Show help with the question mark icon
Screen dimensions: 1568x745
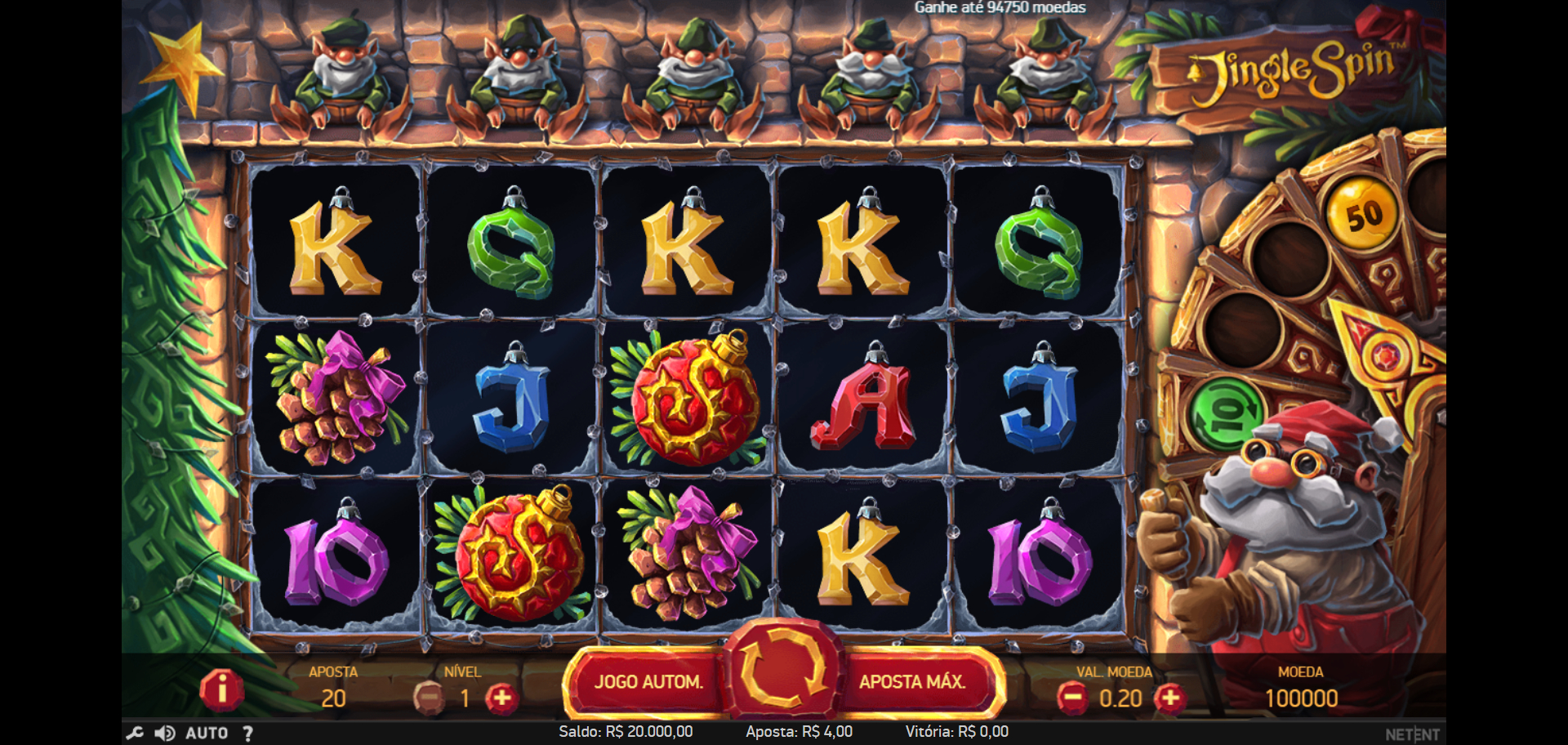(x=247, y=733)
